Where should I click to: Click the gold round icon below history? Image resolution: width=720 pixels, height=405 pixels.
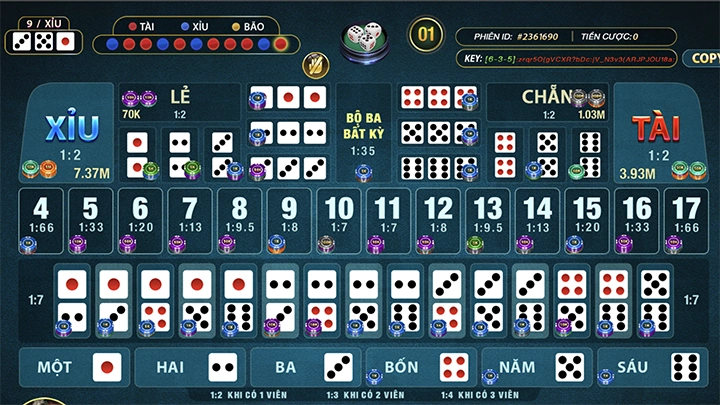coord(315,65)
